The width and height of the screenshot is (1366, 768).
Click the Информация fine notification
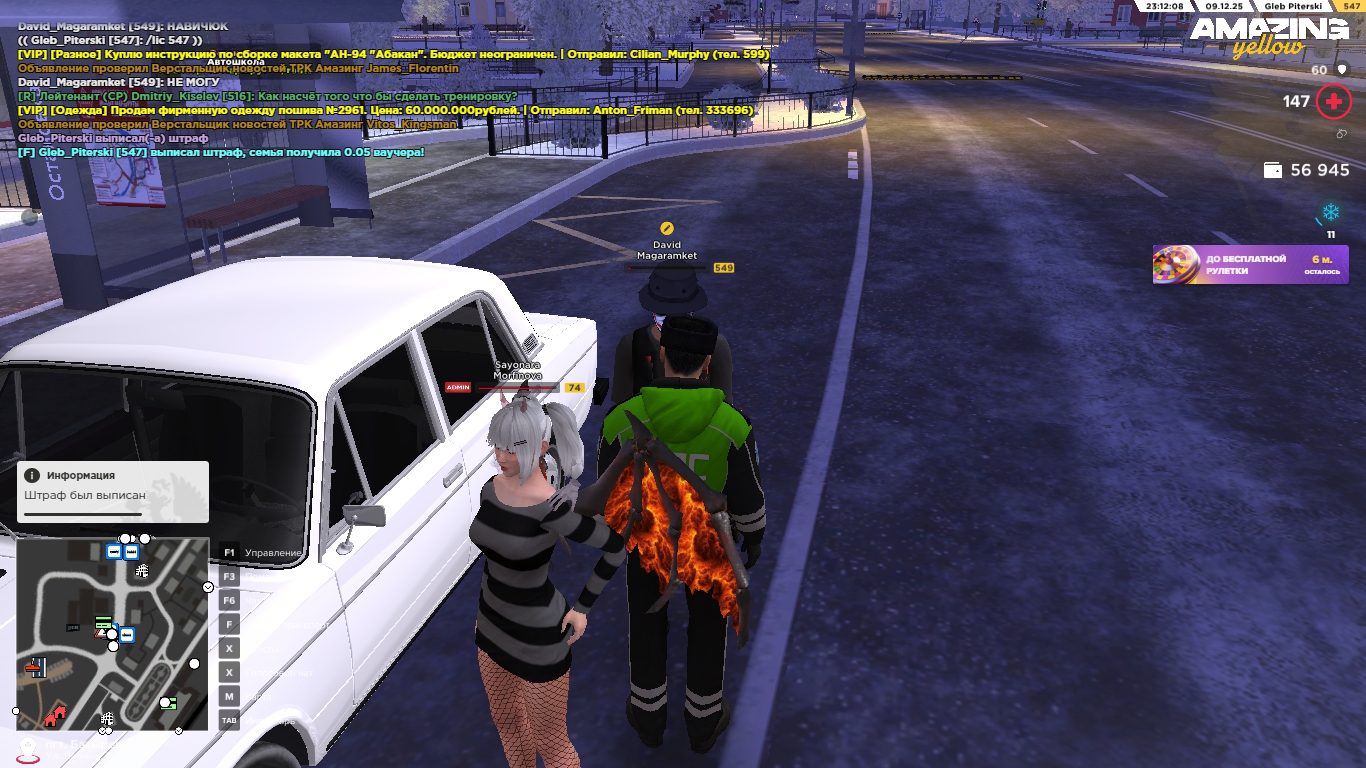coord(112,491)
